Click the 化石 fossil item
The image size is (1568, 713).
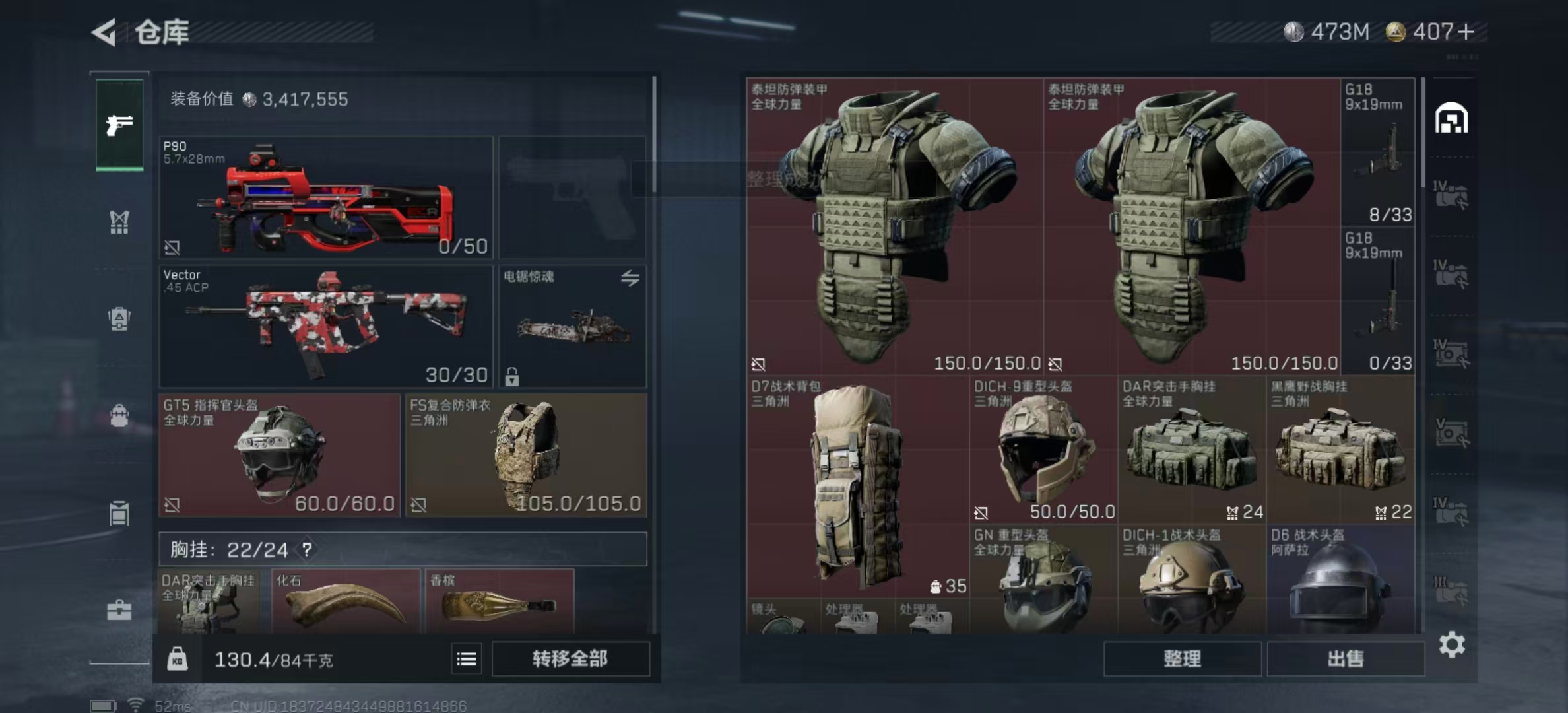pyautogui.click(x=346, y=602)
